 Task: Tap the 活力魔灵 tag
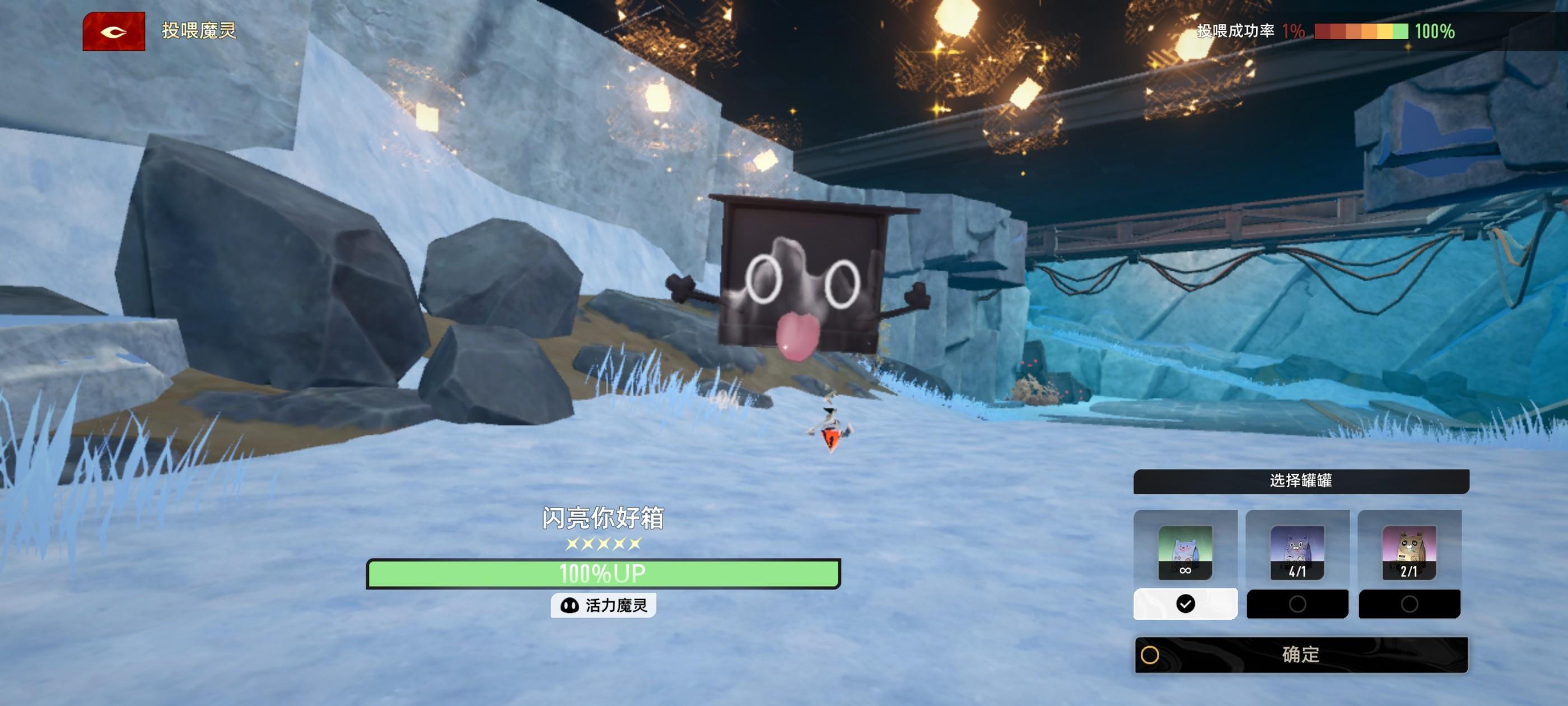click(603, 606)
